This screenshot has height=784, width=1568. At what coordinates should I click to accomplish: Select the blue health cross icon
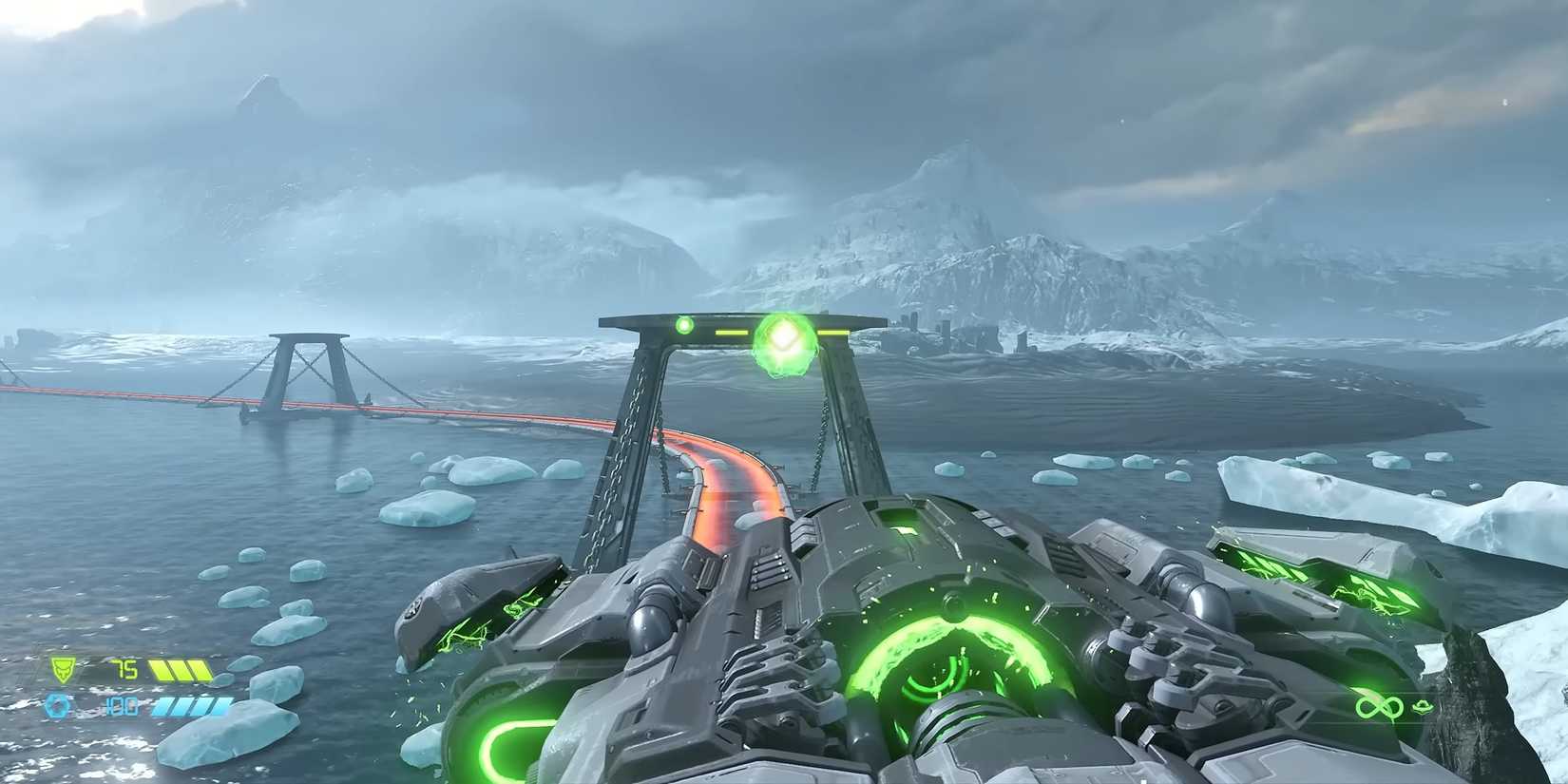(x=57, y=706)
